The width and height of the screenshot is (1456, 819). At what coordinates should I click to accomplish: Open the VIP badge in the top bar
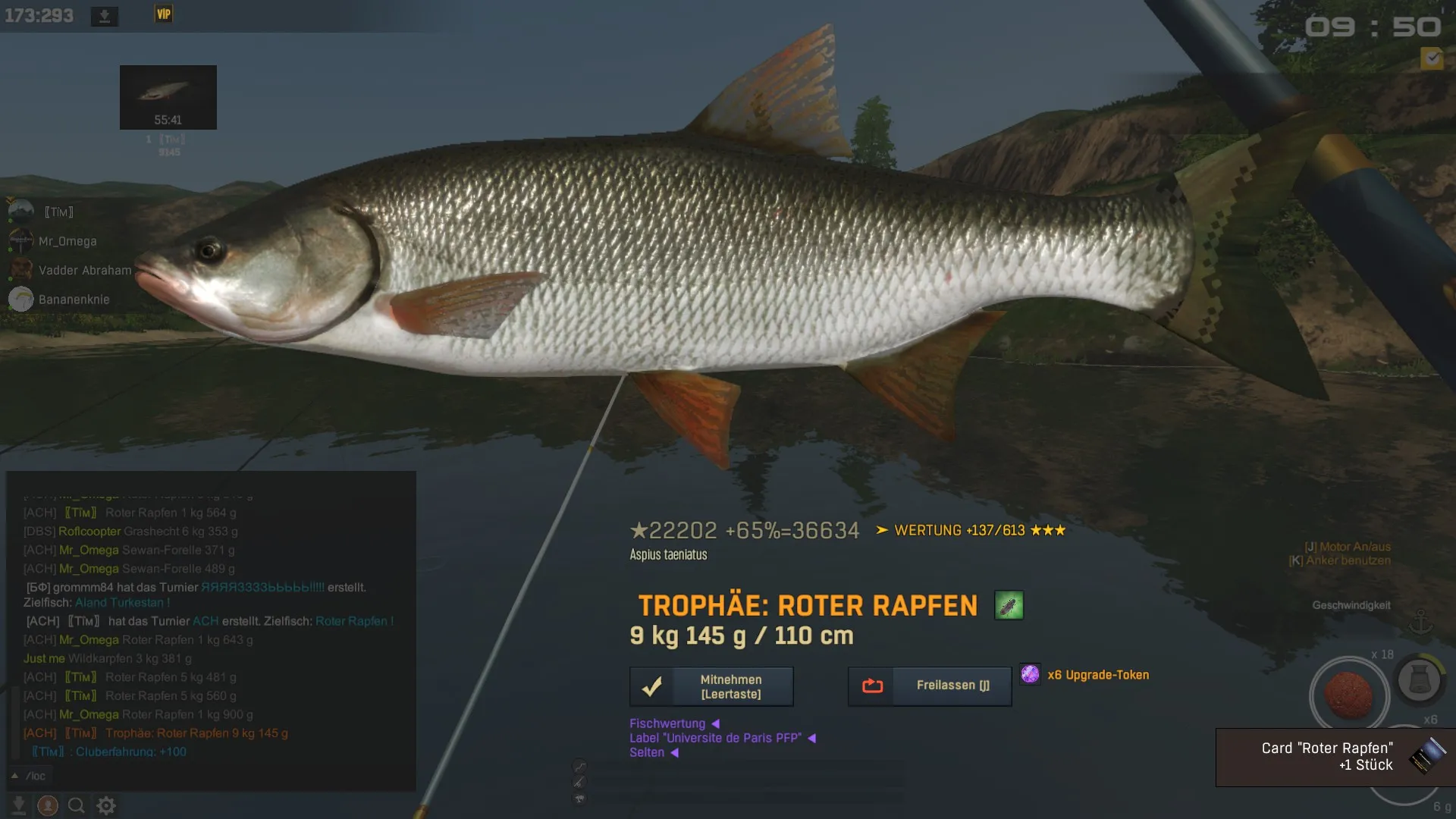pos(164,14)
